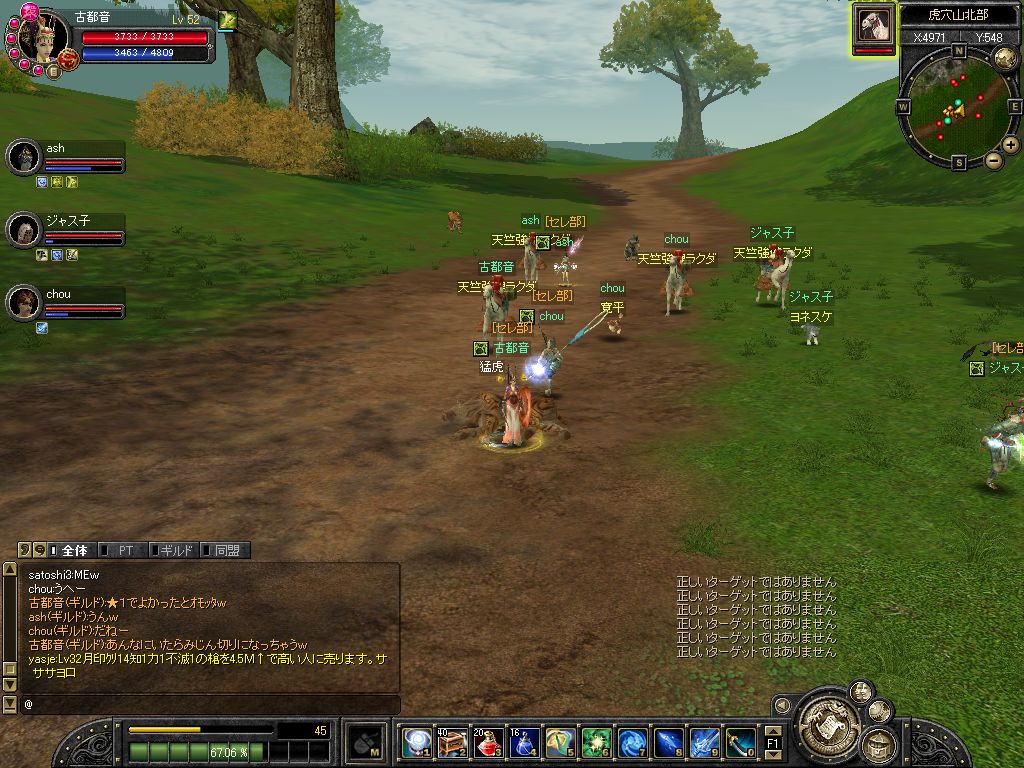
Task: Activate the treasure chest item in slot 2
Action: coord(452,742)
